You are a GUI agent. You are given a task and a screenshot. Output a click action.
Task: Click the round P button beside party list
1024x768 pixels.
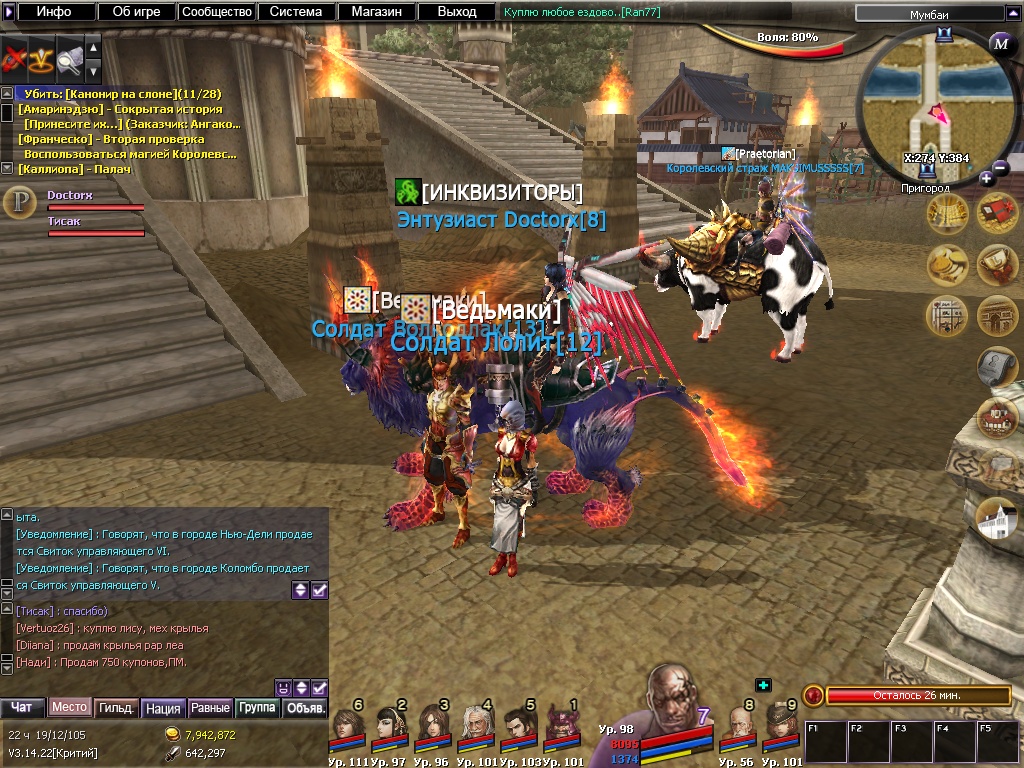[x=19, y=202]
